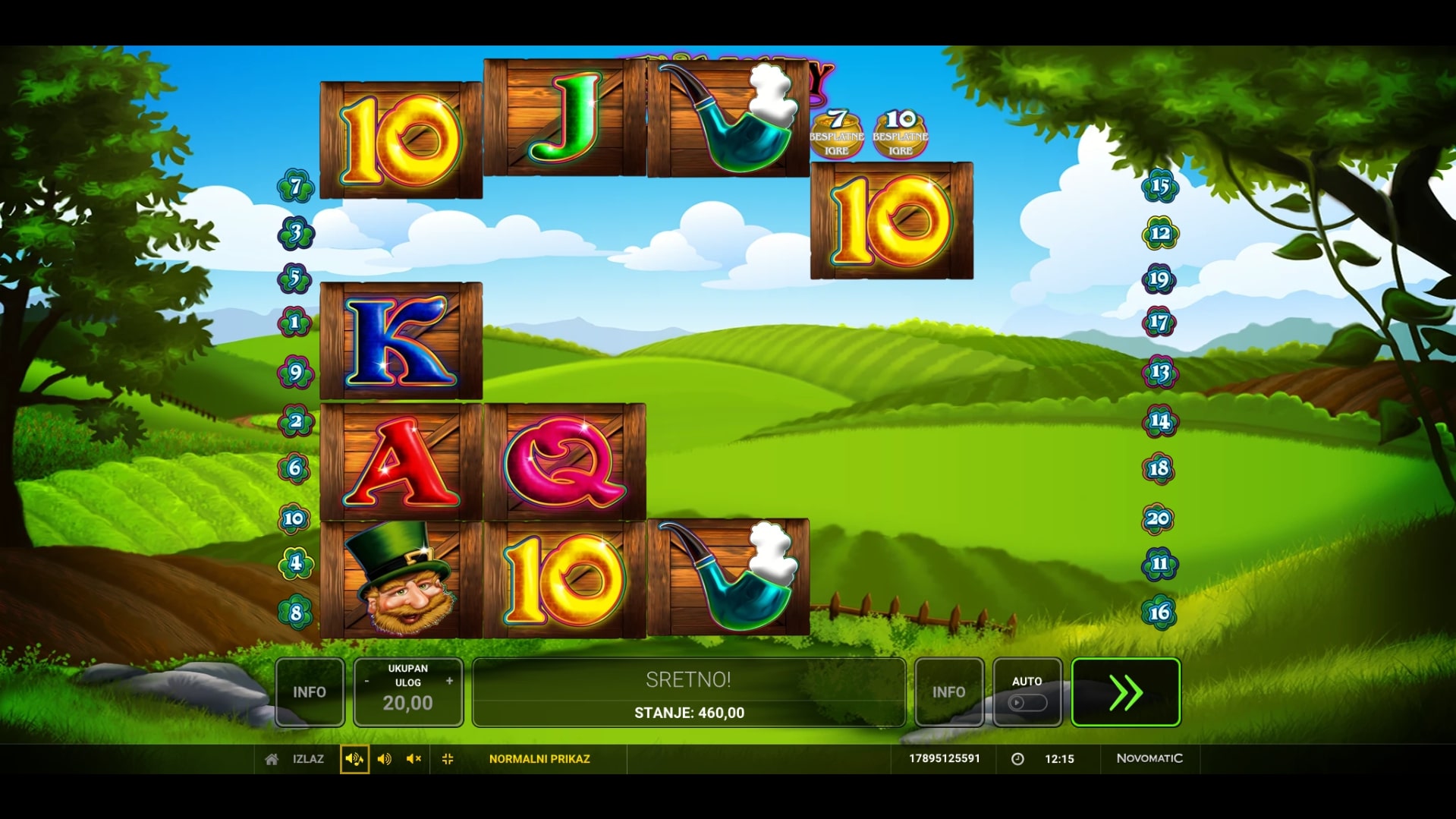Open the INFO panel beside the AUTO toggle
Viewport: 1456px width, 819px height.
948,692
